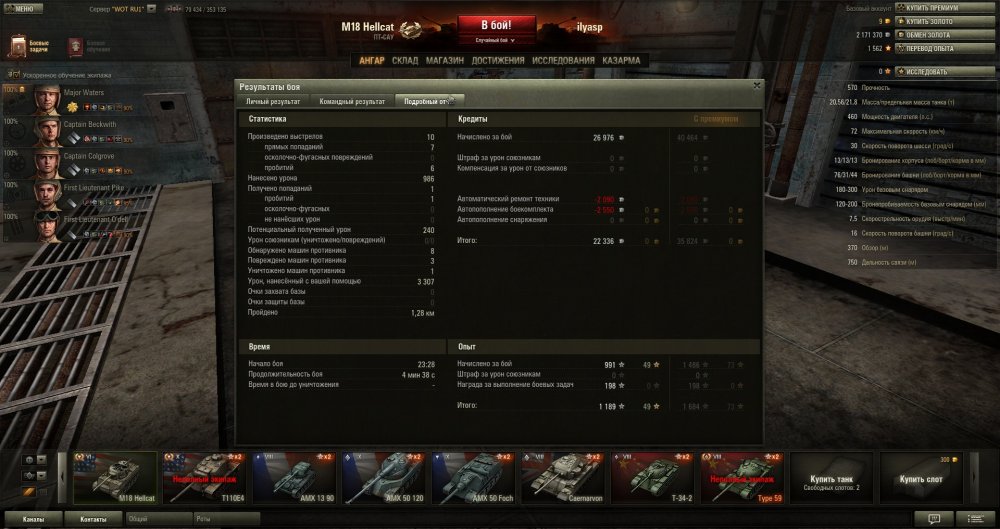Switch to Личный результат tab
The image size is (1000, 529).
pyautogui.click(x=272, y=101)
